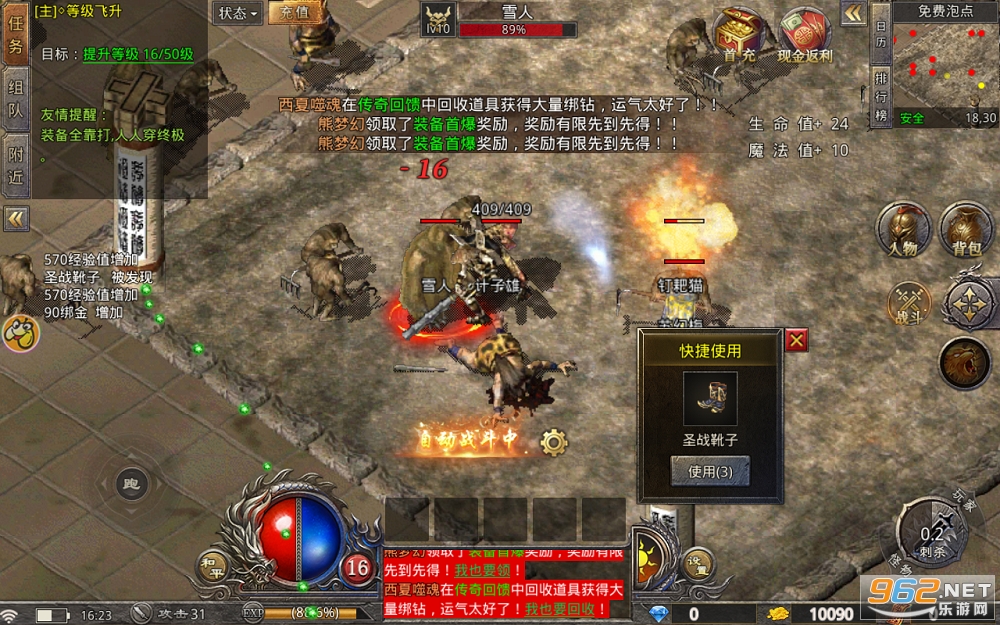The height and width of the screenshot is (625, 1000).
Task: Open the 首充 treasure chest offer
Action: click(741, 35)
